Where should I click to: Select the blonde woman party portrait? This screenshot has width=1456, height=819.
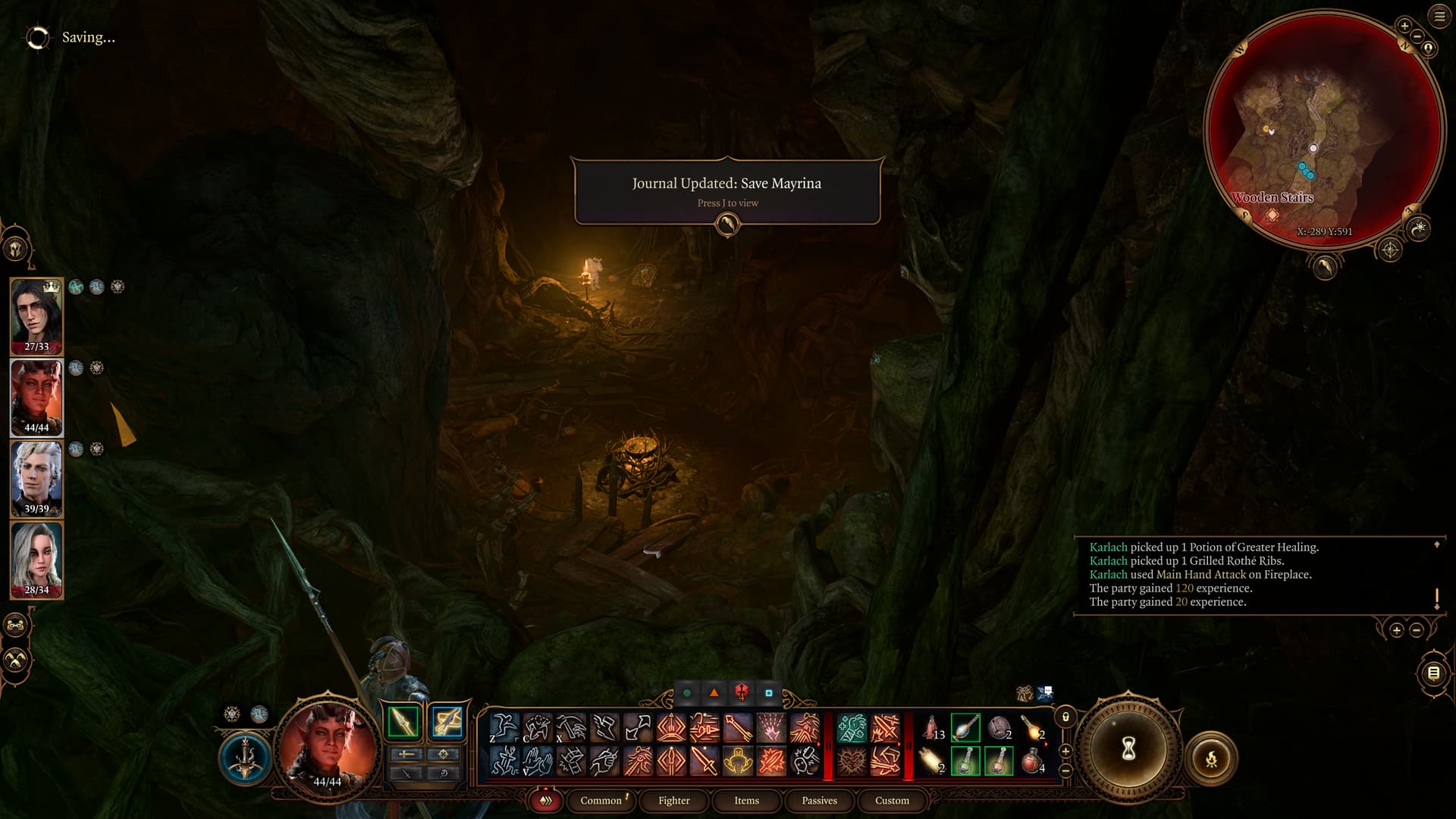[x=36, y=560]
